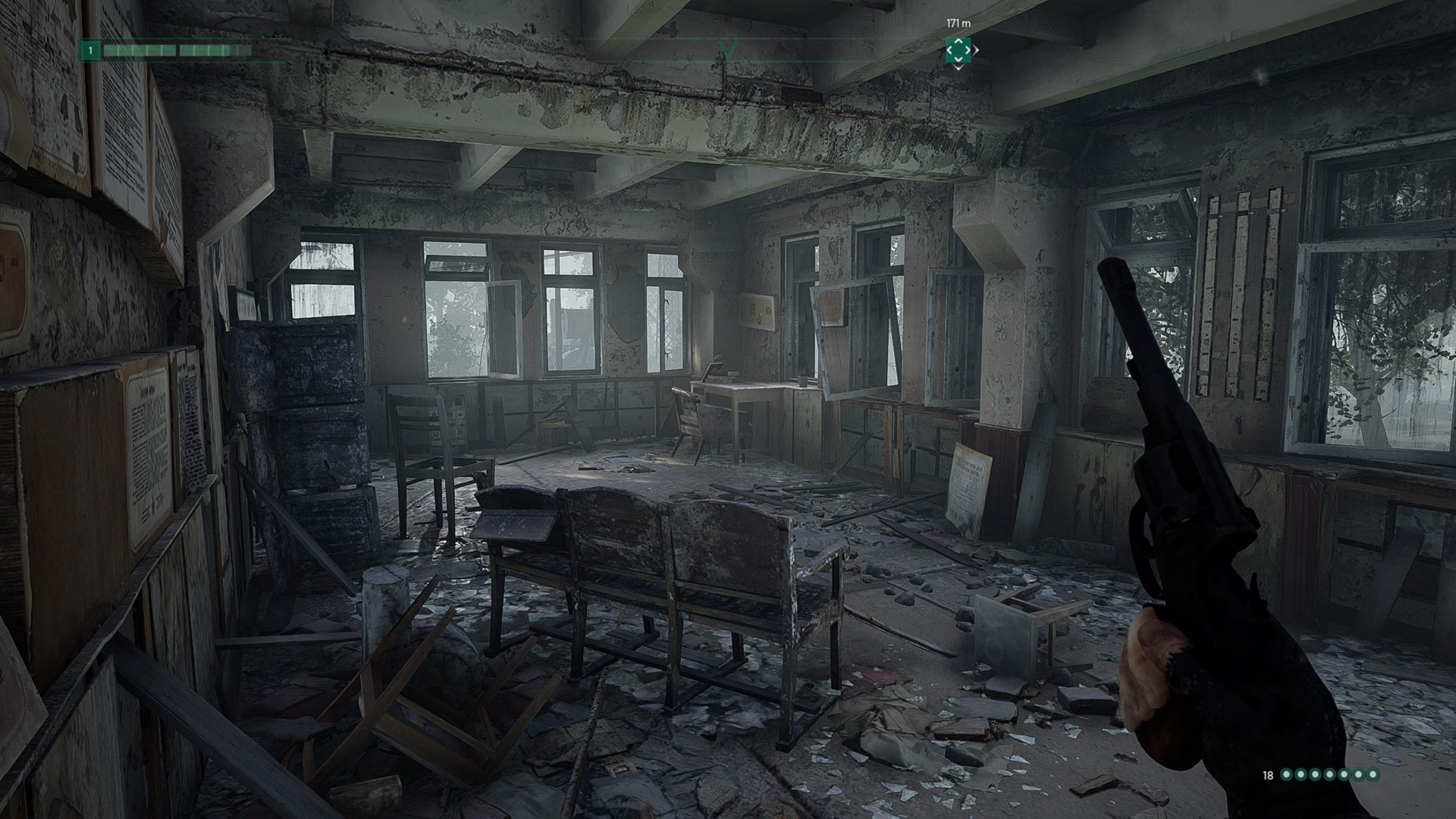Click the right arrow inside the waypoint icon
This screenshot has height=819, width=1456.
pos(967,51)
